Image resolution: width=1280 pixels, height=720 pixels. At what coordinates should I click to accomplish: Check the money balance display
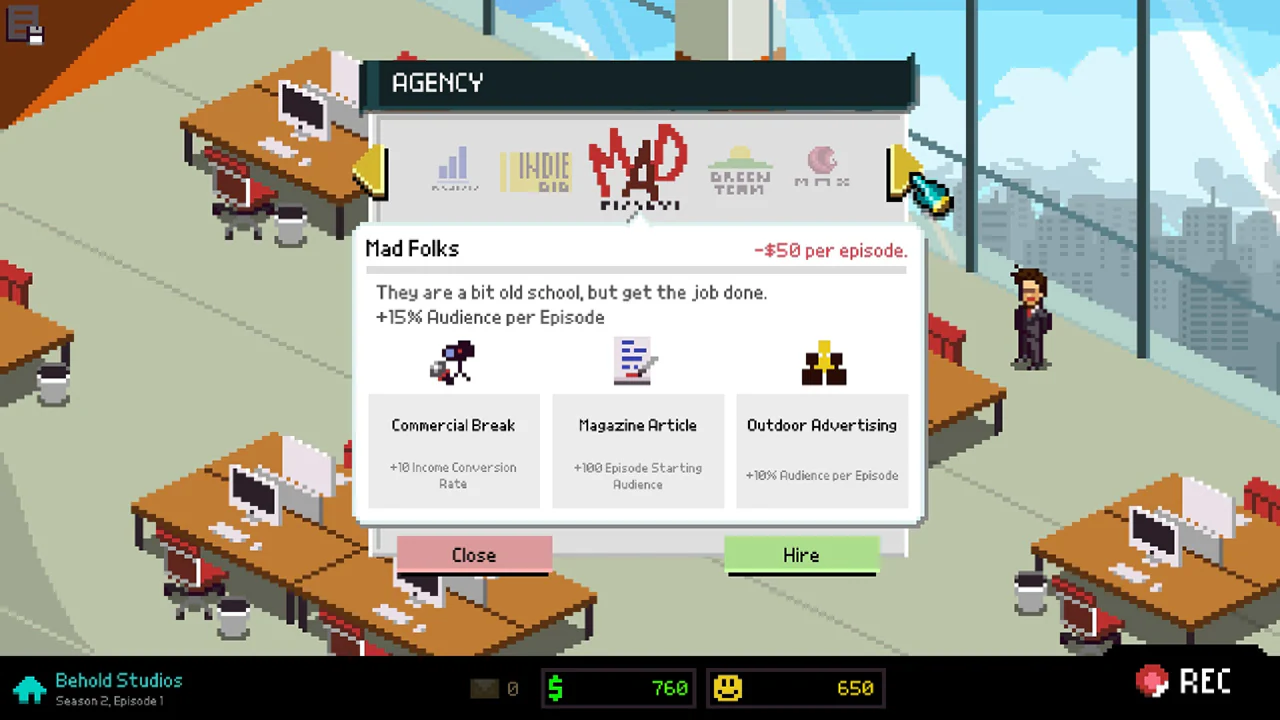(x=618, y=688)
